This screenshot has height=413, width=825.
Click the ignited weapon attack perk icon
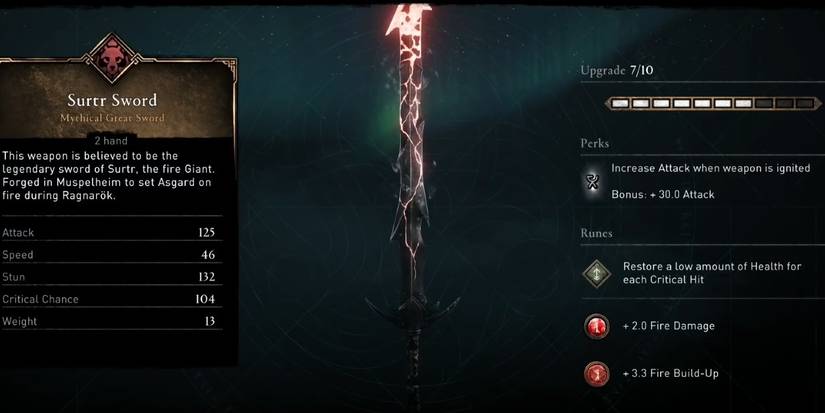pyautogui.click(x=595, y=181)
